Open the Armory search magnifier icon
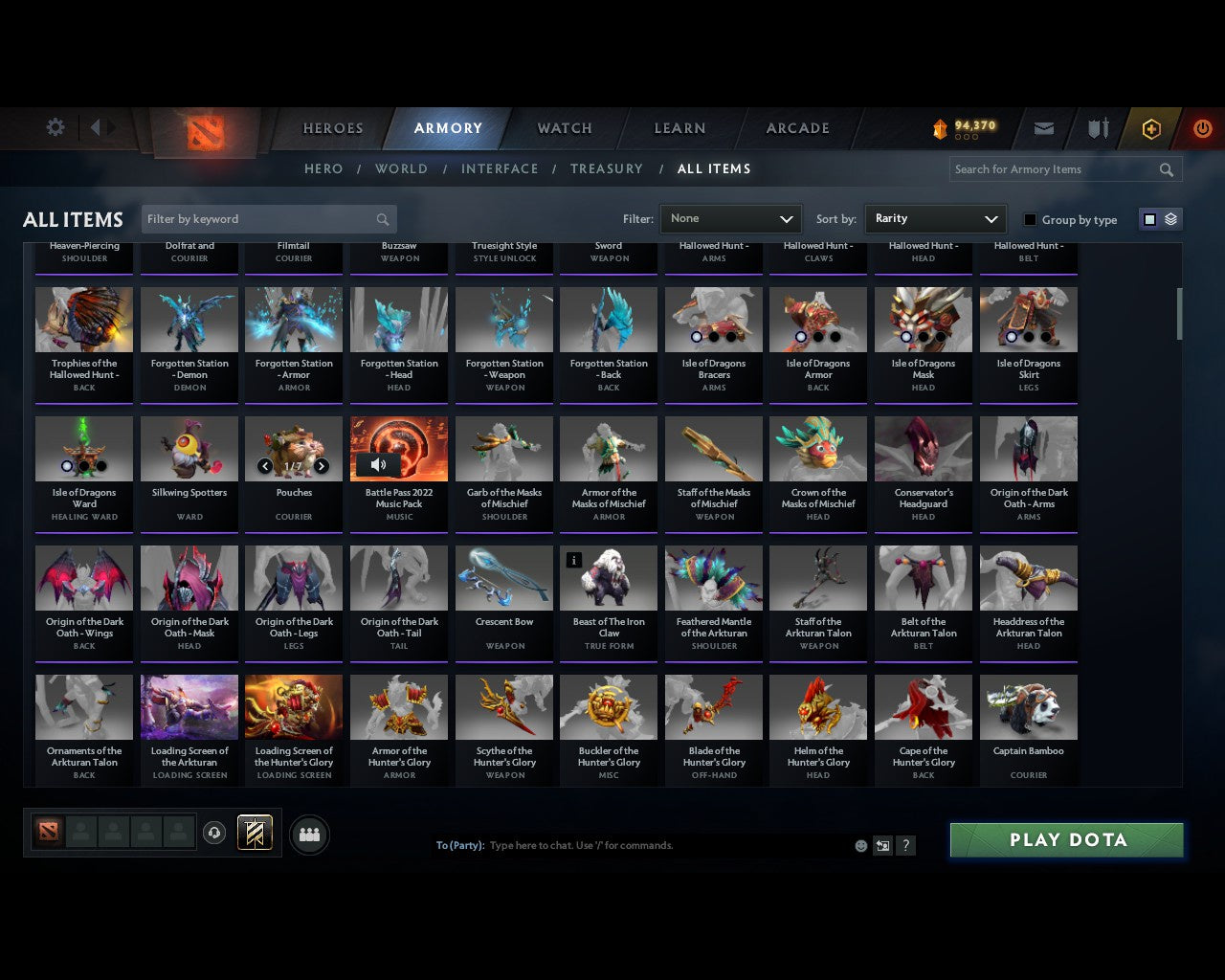1225x980 pixels. [1166, 169]
